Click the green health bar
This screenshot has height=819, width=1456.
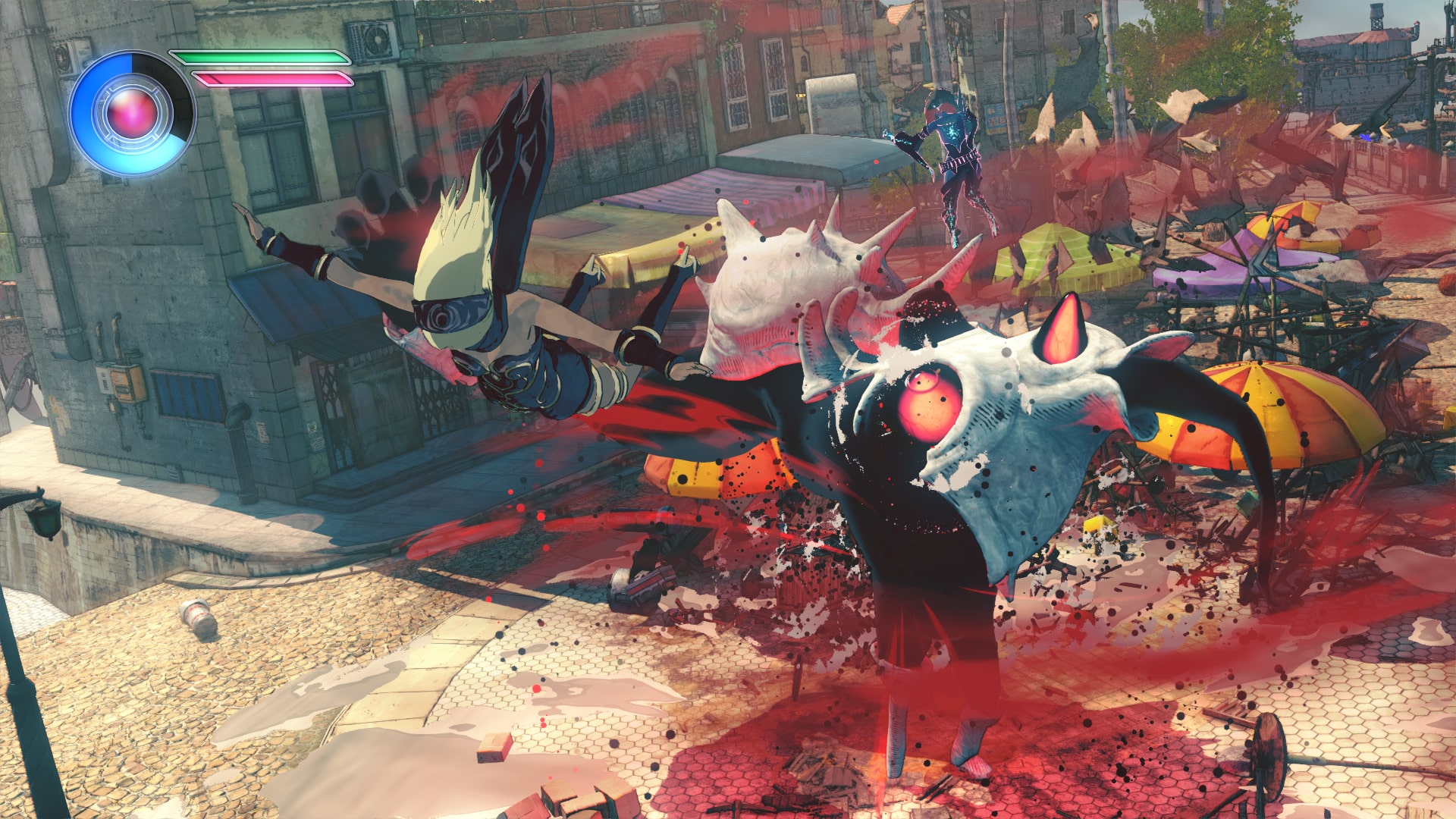258,57
